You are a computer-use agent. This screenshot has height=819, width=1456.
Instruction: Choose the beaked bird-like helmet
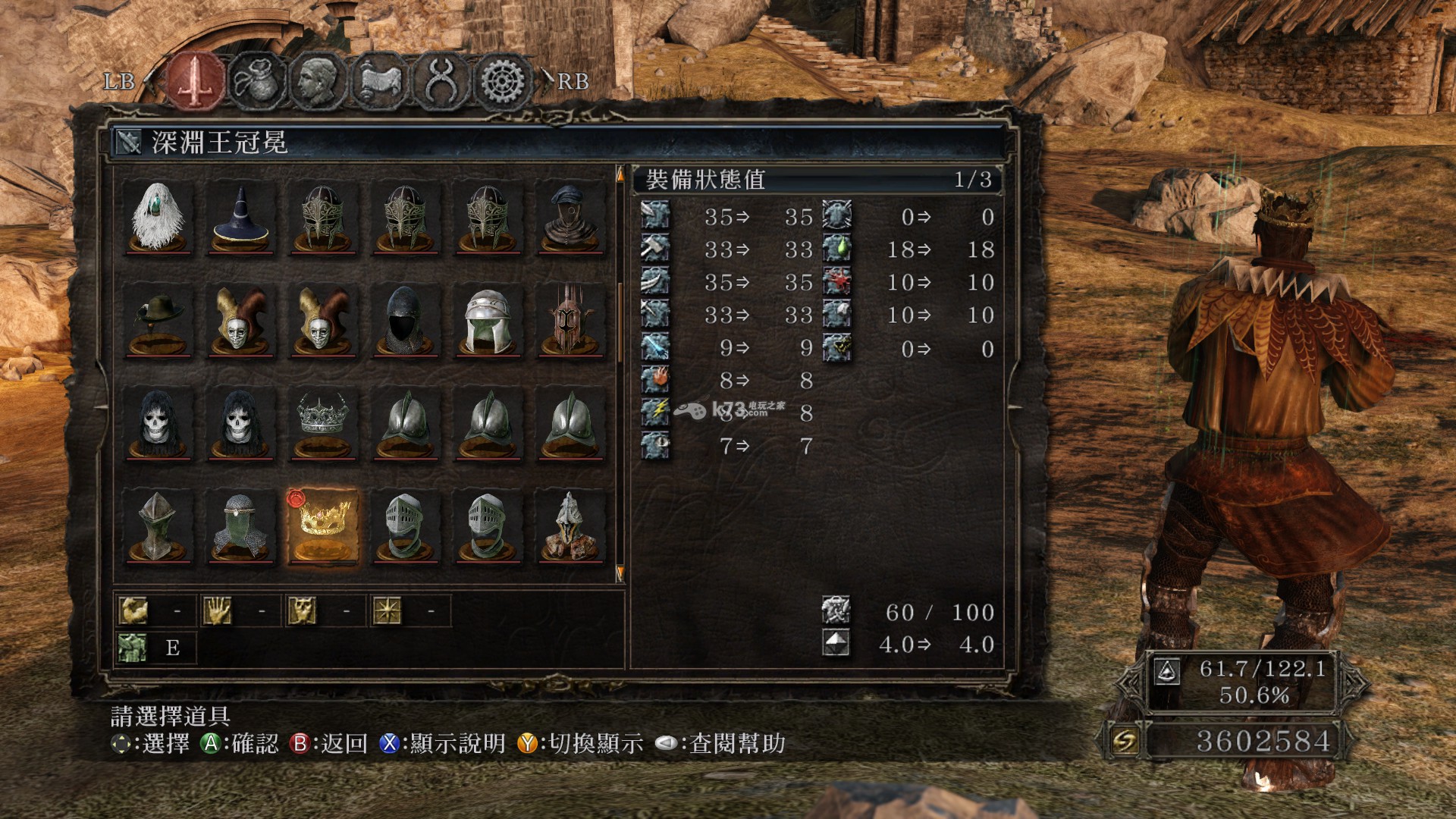[x=571, y=526]
